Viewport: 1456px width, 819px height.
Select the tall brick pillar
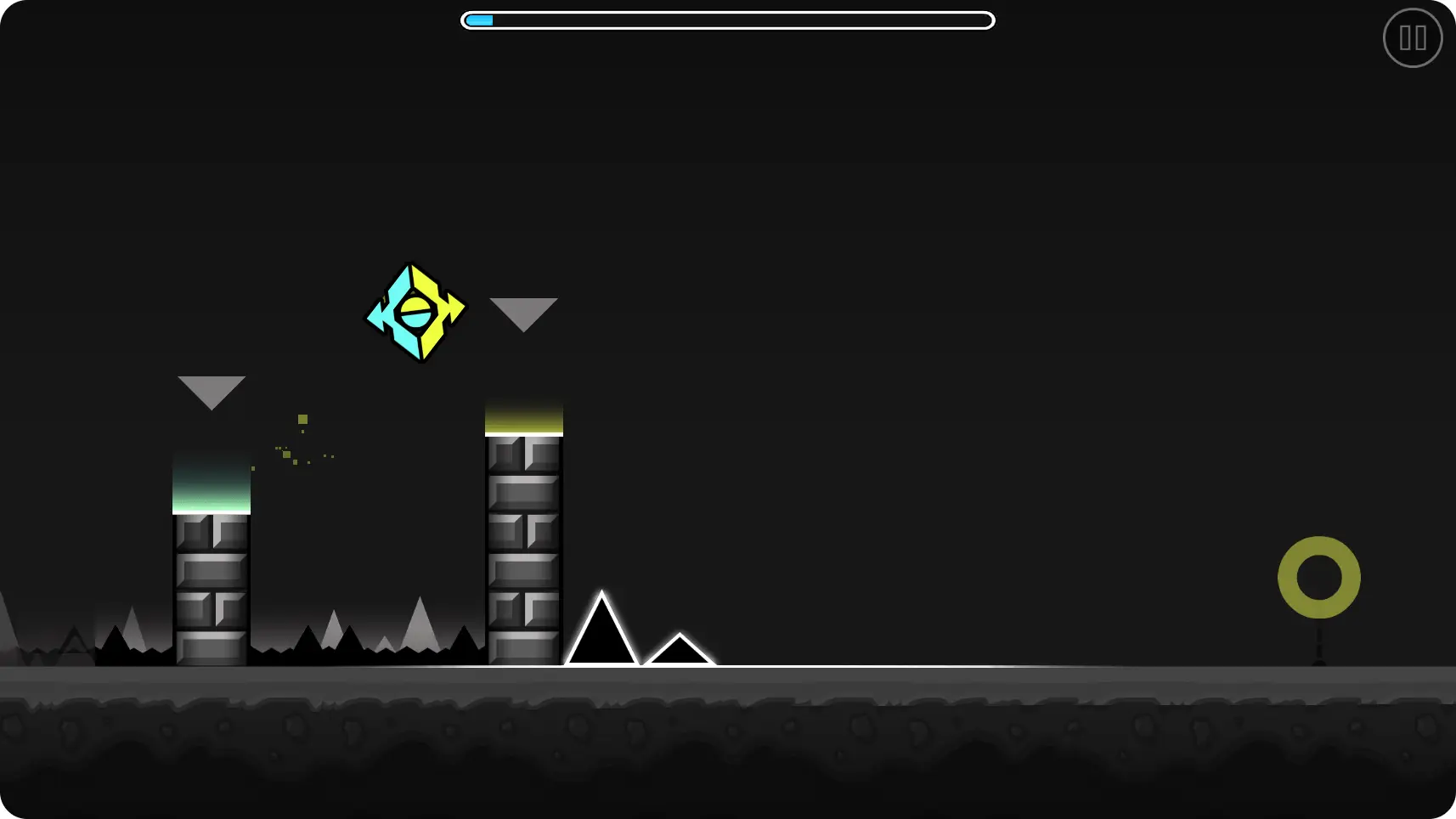tap(524, 552)
